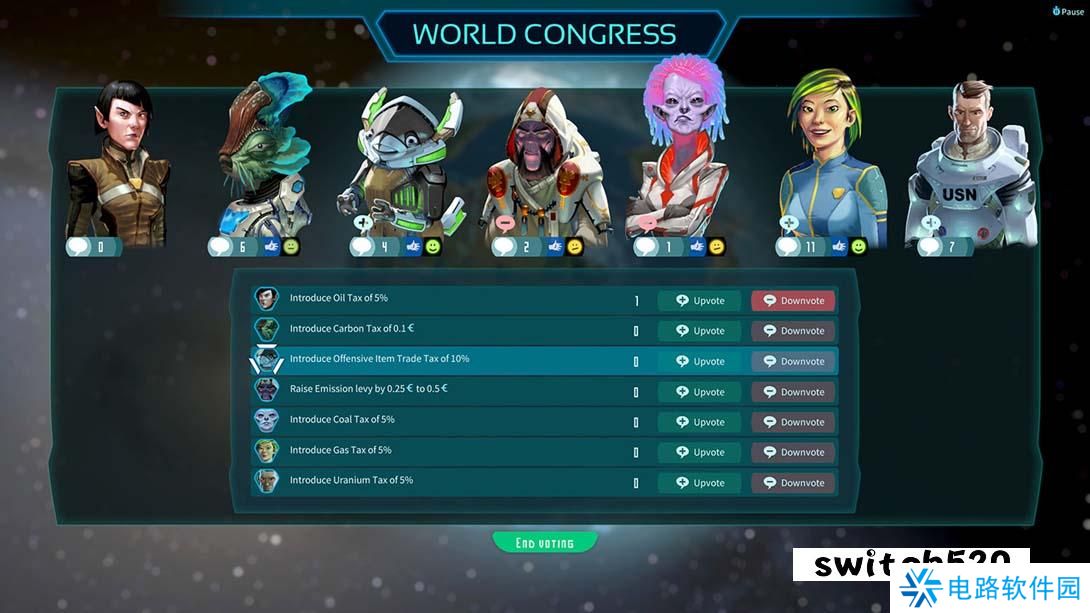
Task: Downvote the Uranium Tax of 5% proposal
Action: [x=793, y=483]
